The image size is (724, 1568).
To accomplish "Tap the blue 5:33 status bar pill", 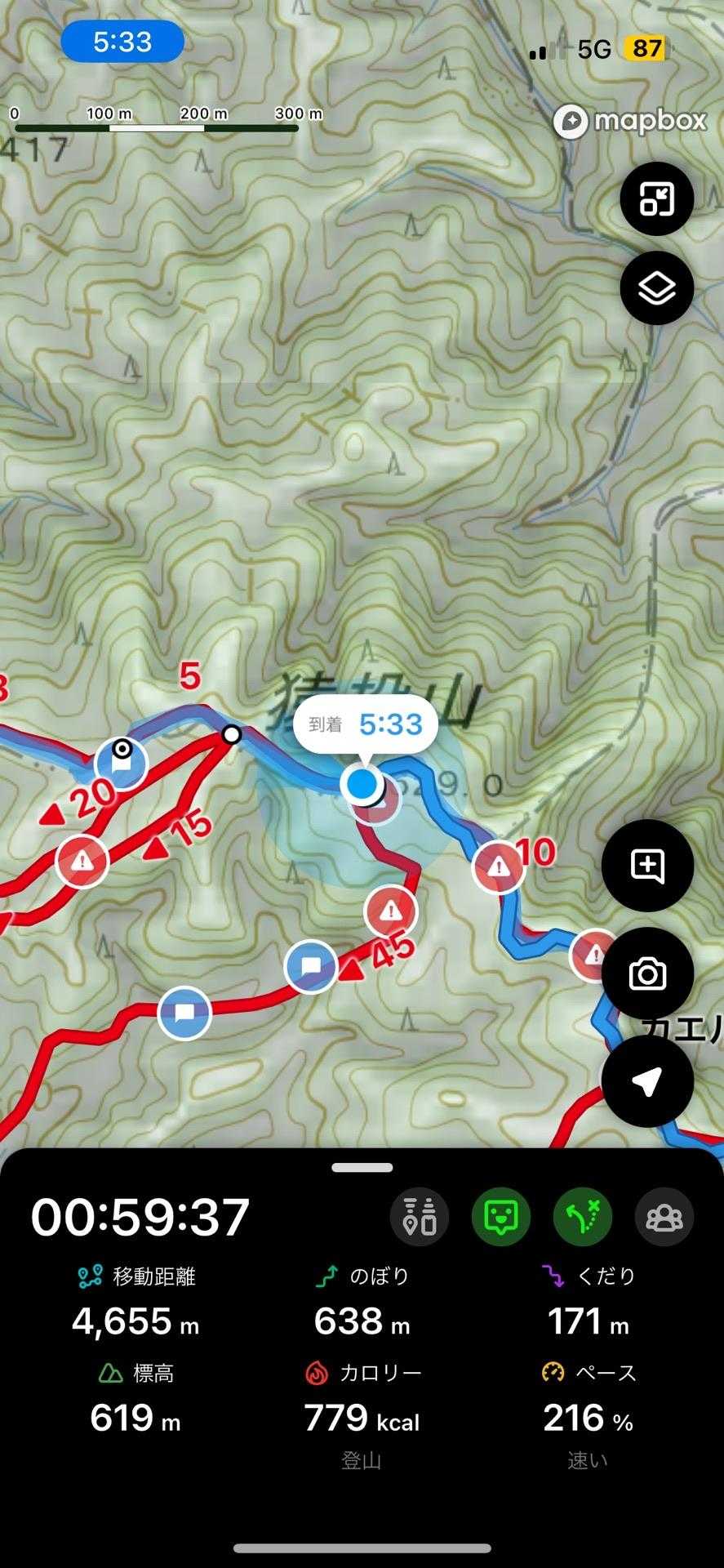I will [122, 42].
